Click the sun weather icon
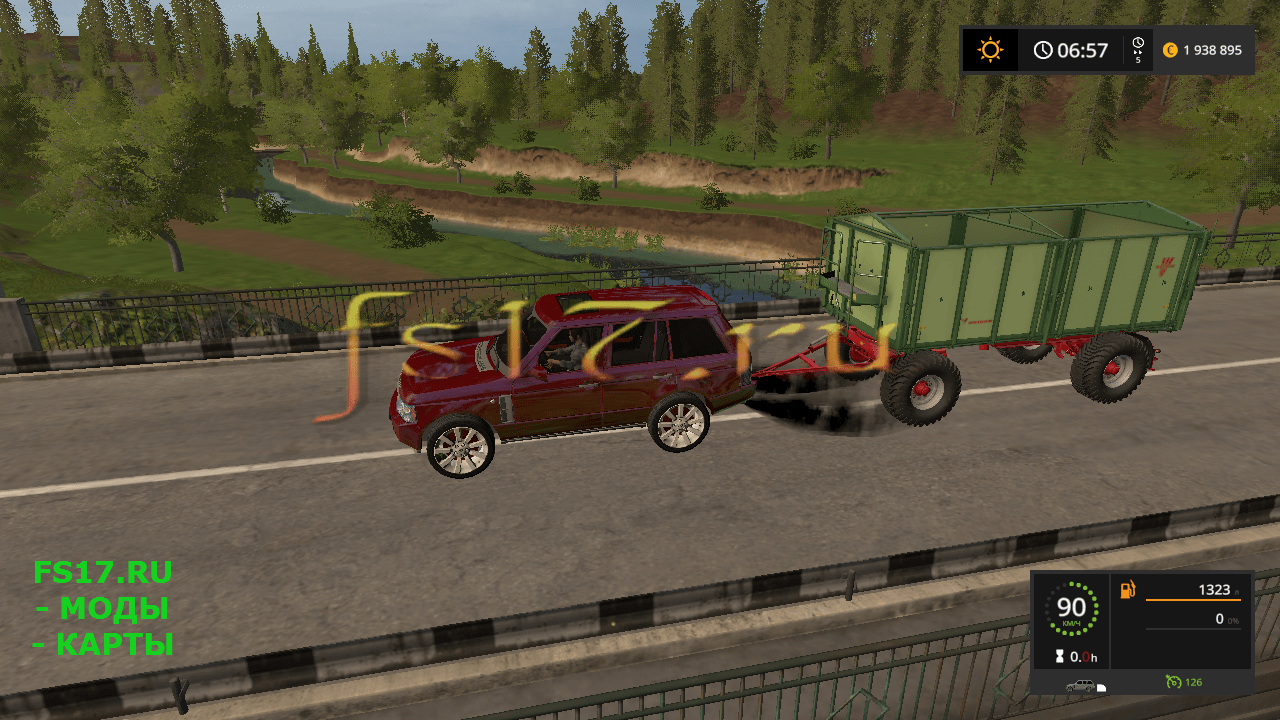 point(990,50)
